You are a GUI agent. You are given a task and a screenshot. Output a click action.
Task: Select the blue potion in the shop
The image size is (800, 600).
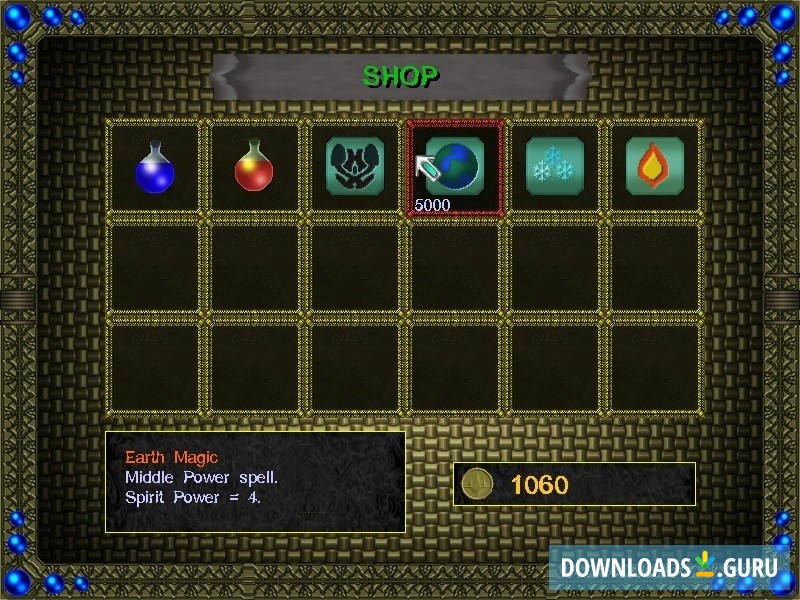pyautogui.click(x=155, y=167)
